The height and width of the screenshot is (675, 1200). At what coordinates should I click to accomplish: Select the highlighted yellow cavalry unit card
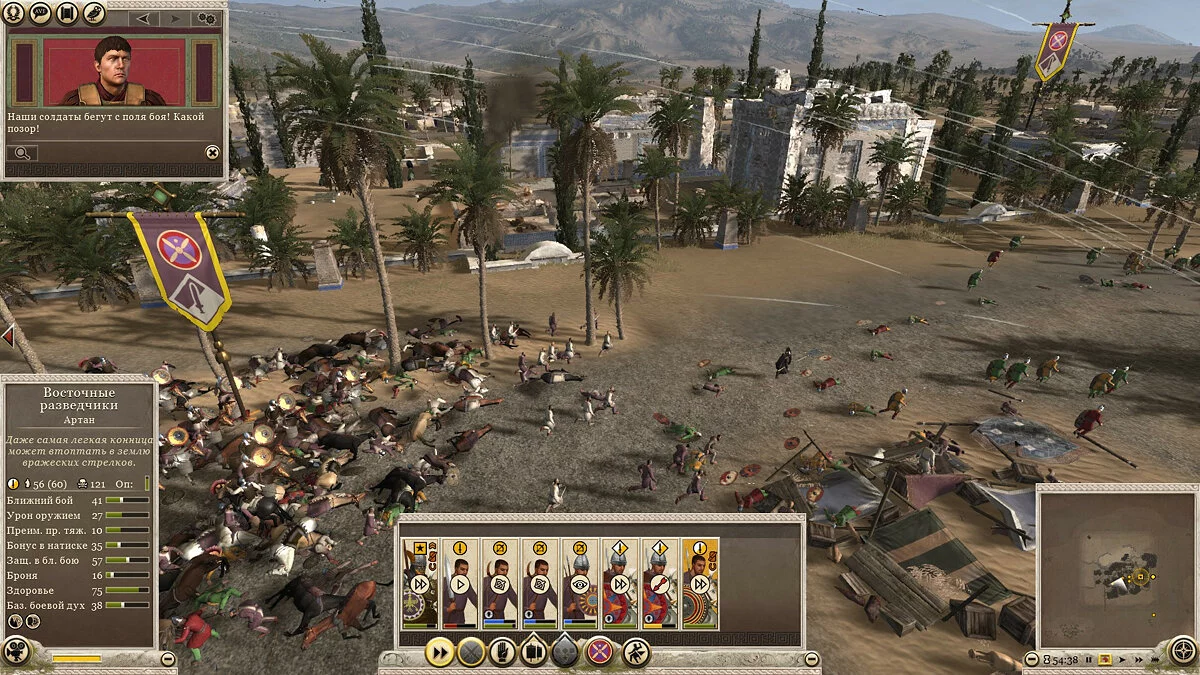(700, 584)
